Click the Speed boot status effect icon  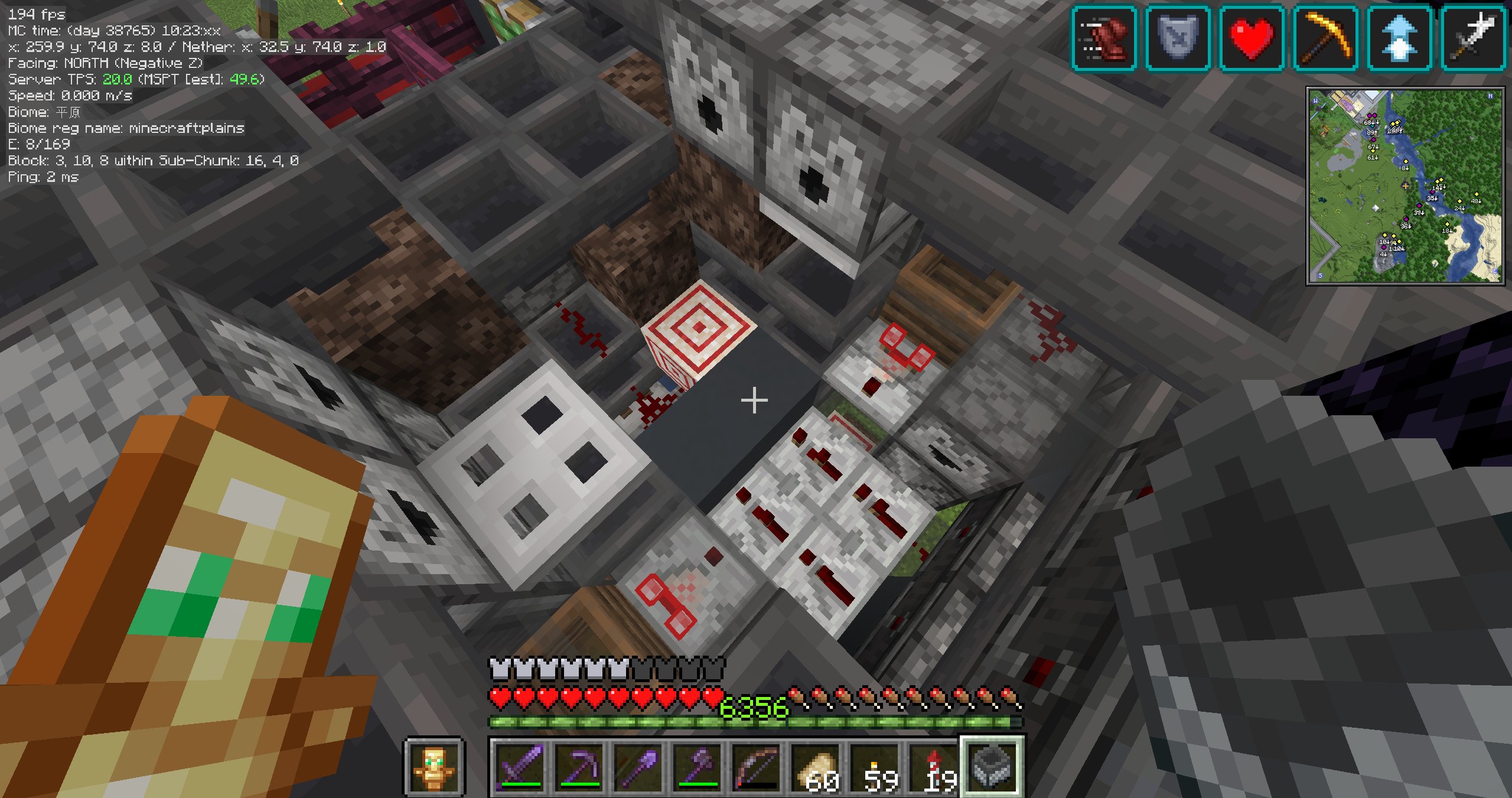pos(1104,38)
